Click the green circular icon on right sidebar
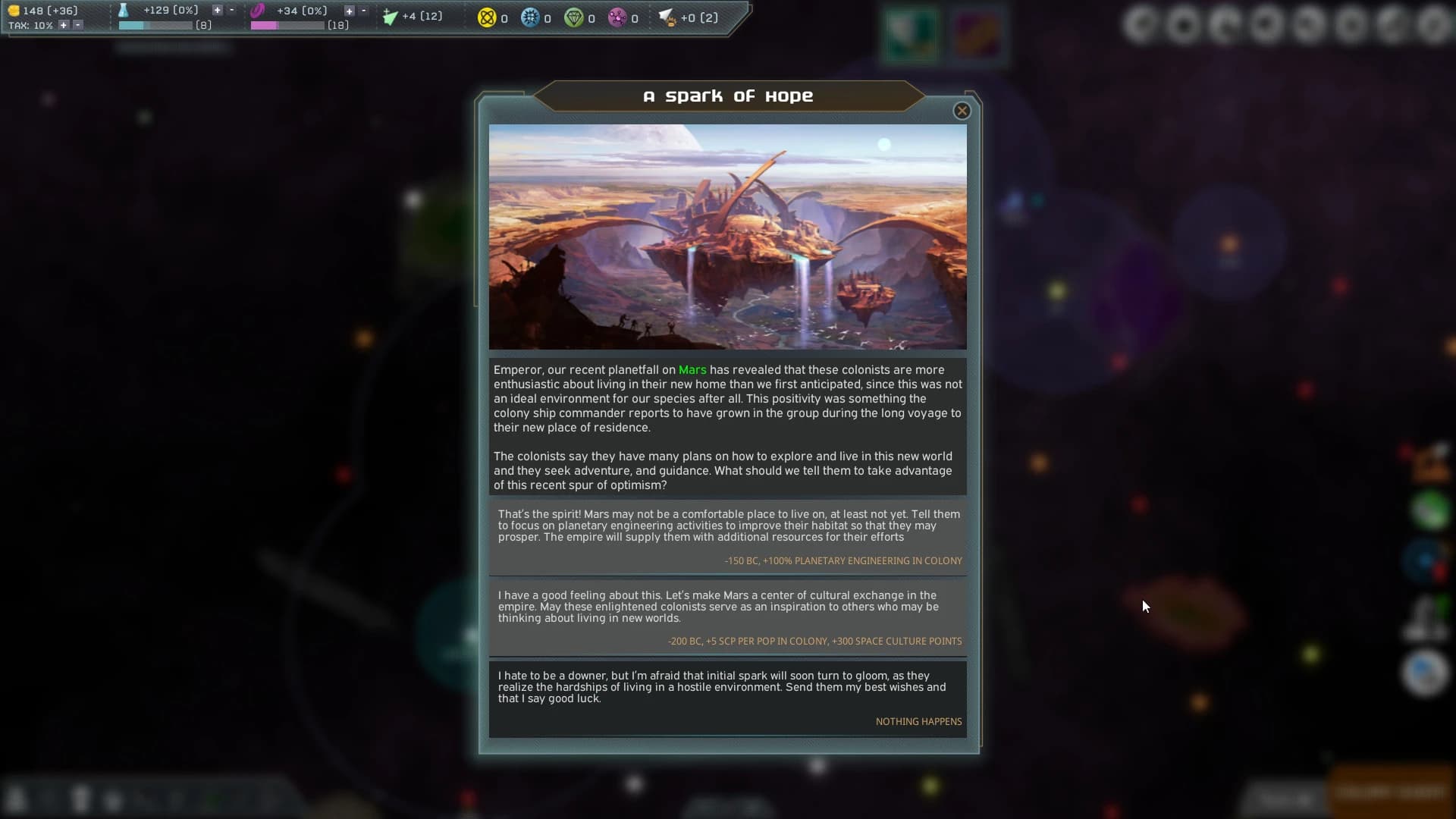This screenshot has width=1456, height=819. (1430, 510)
